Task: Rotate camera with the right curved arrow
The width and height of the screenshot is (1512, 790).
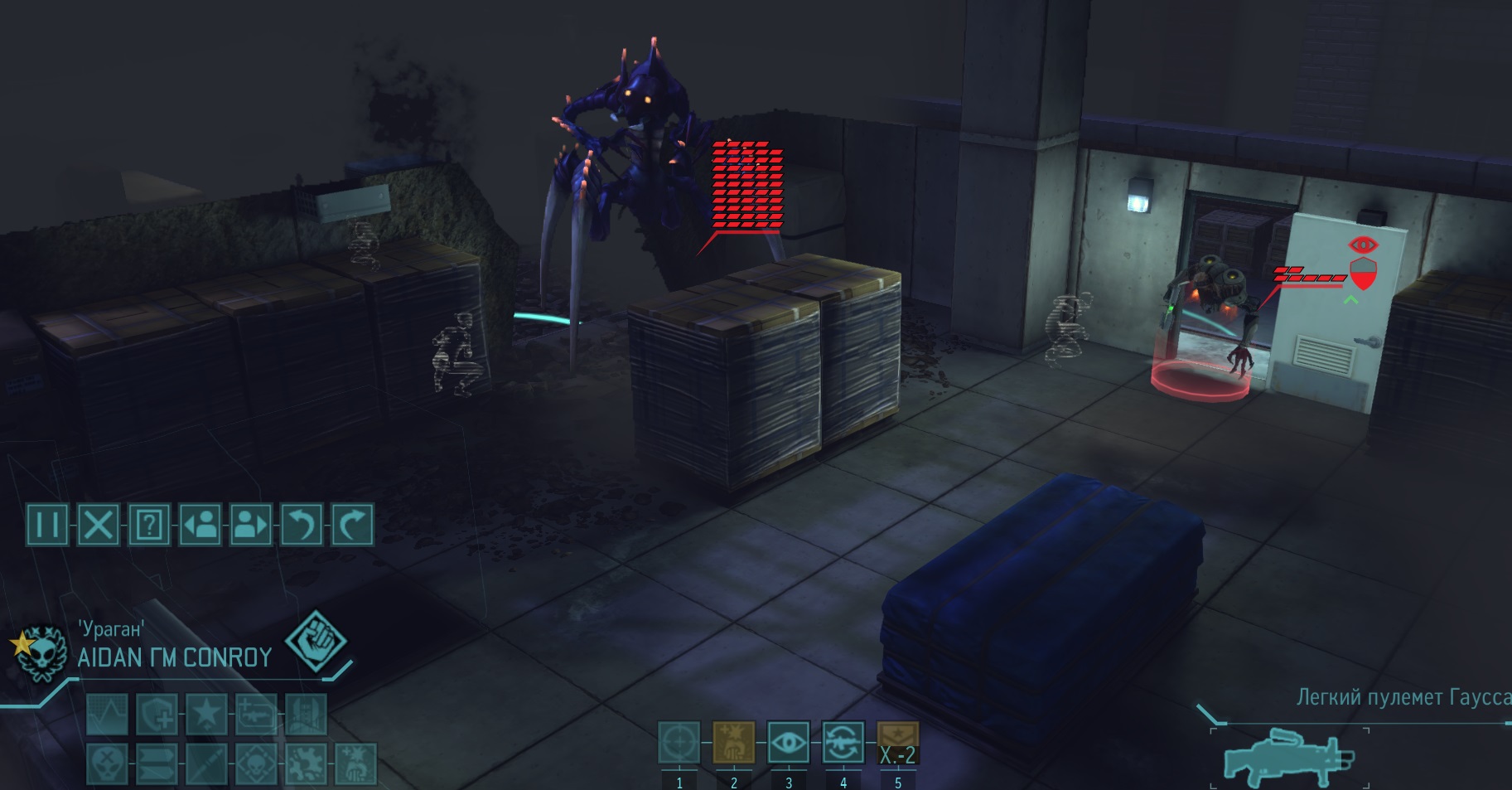Action: [352, 525]
